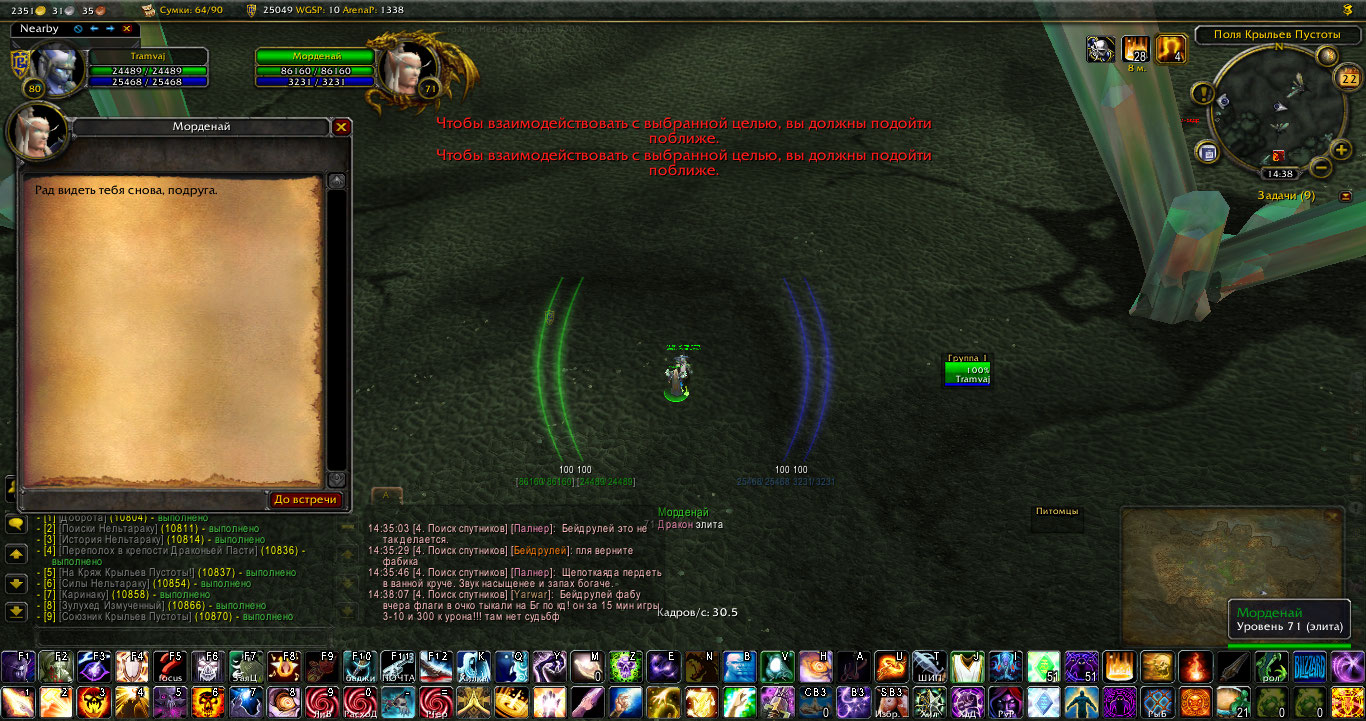Click the Blizzard logo action slot
The image size is (1366, 721).
click(1310, 666)
